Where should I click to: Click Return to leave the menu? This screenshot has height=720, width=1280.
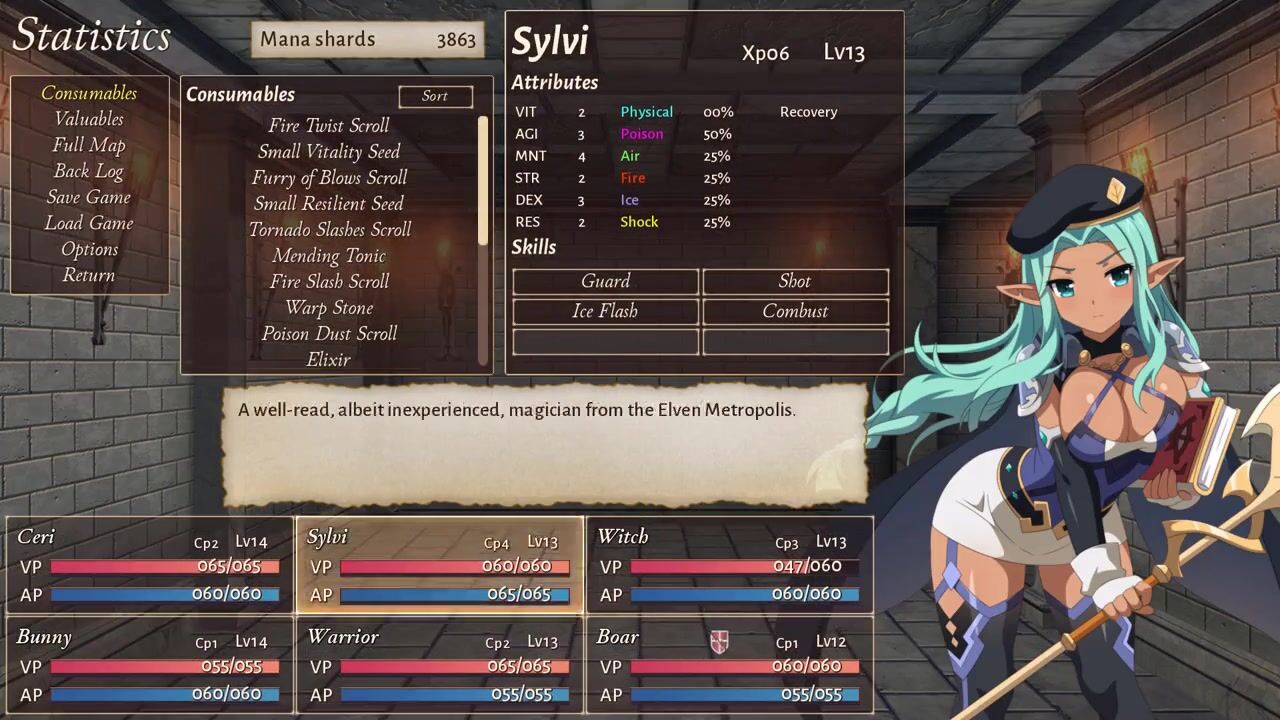pos(89,275)
